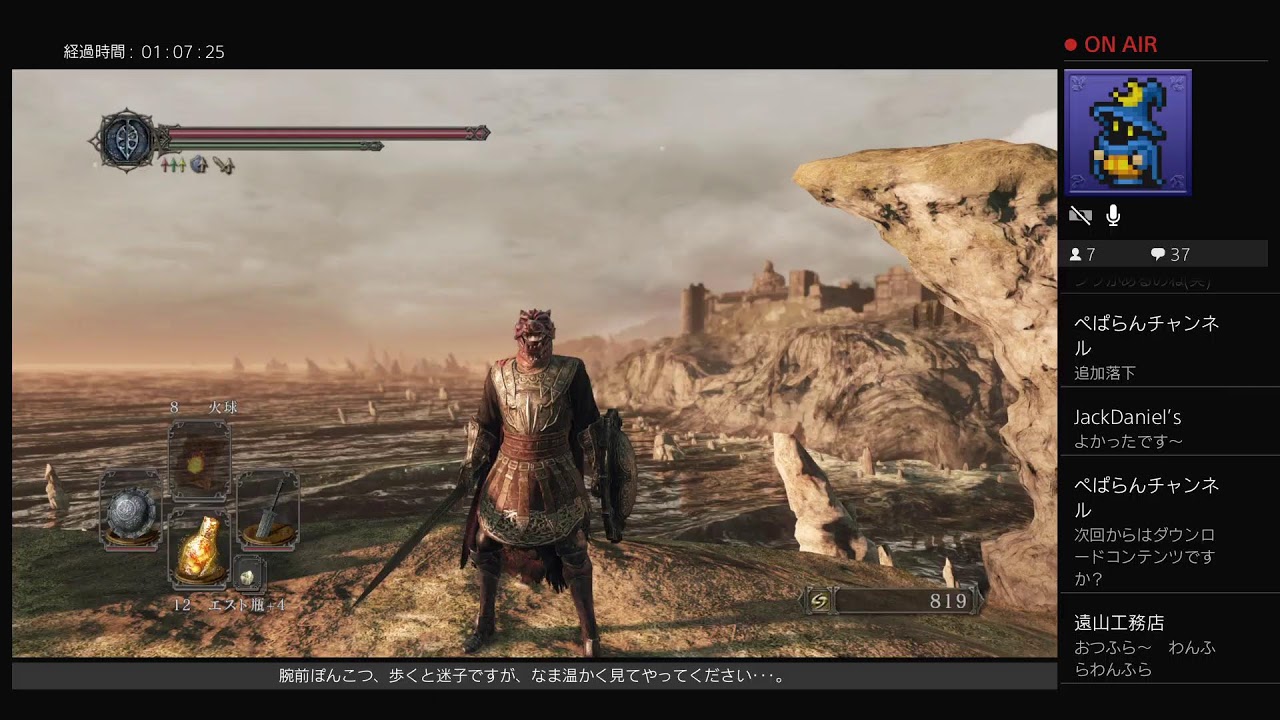The height and width of the screenshot is (720, 1280).
Task: Choose the Estus Flask item slot
Action: pyautogui.click(x=199, y=548)
